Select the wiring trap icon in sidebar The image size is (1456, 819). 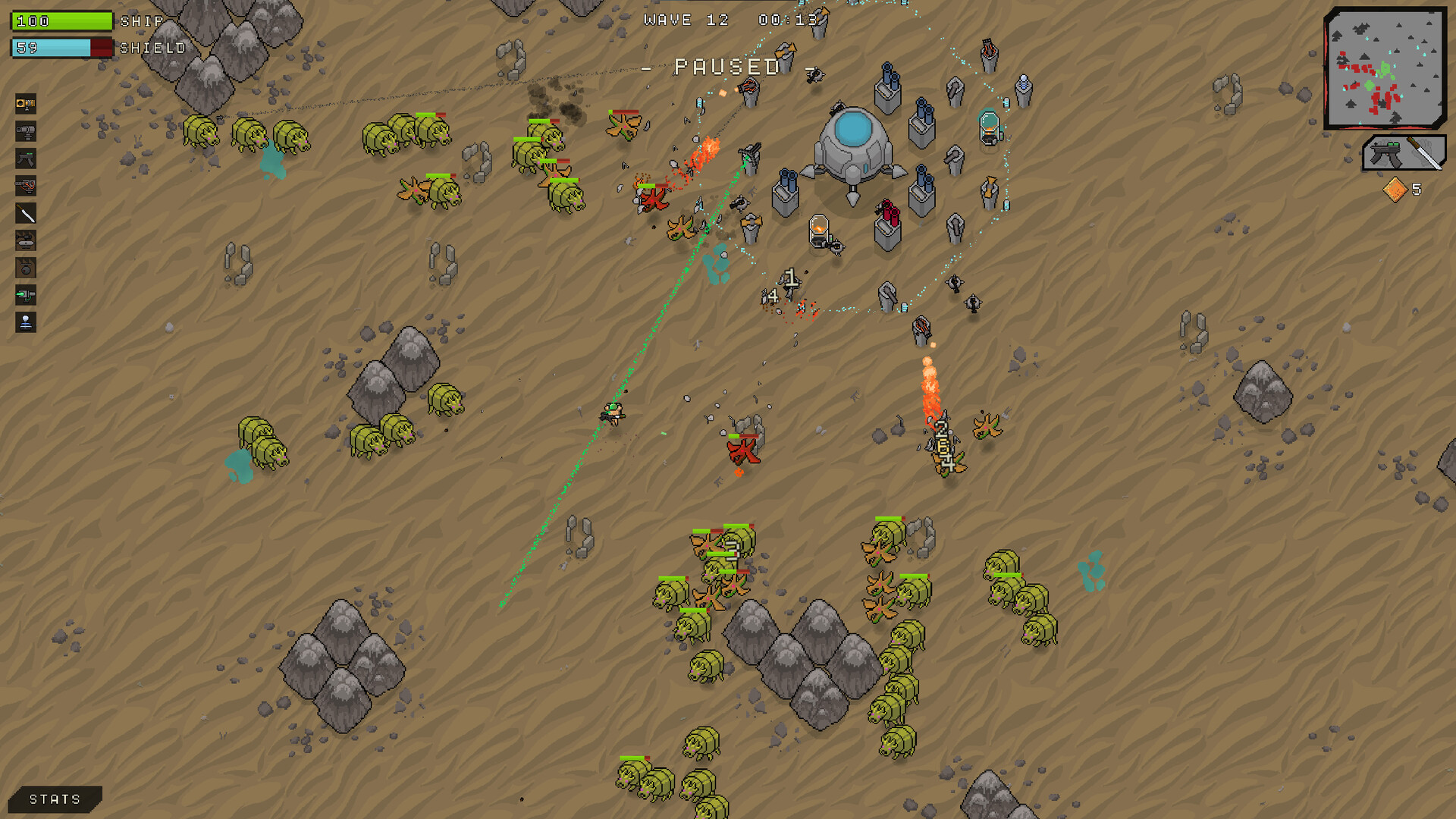[26, 184]
